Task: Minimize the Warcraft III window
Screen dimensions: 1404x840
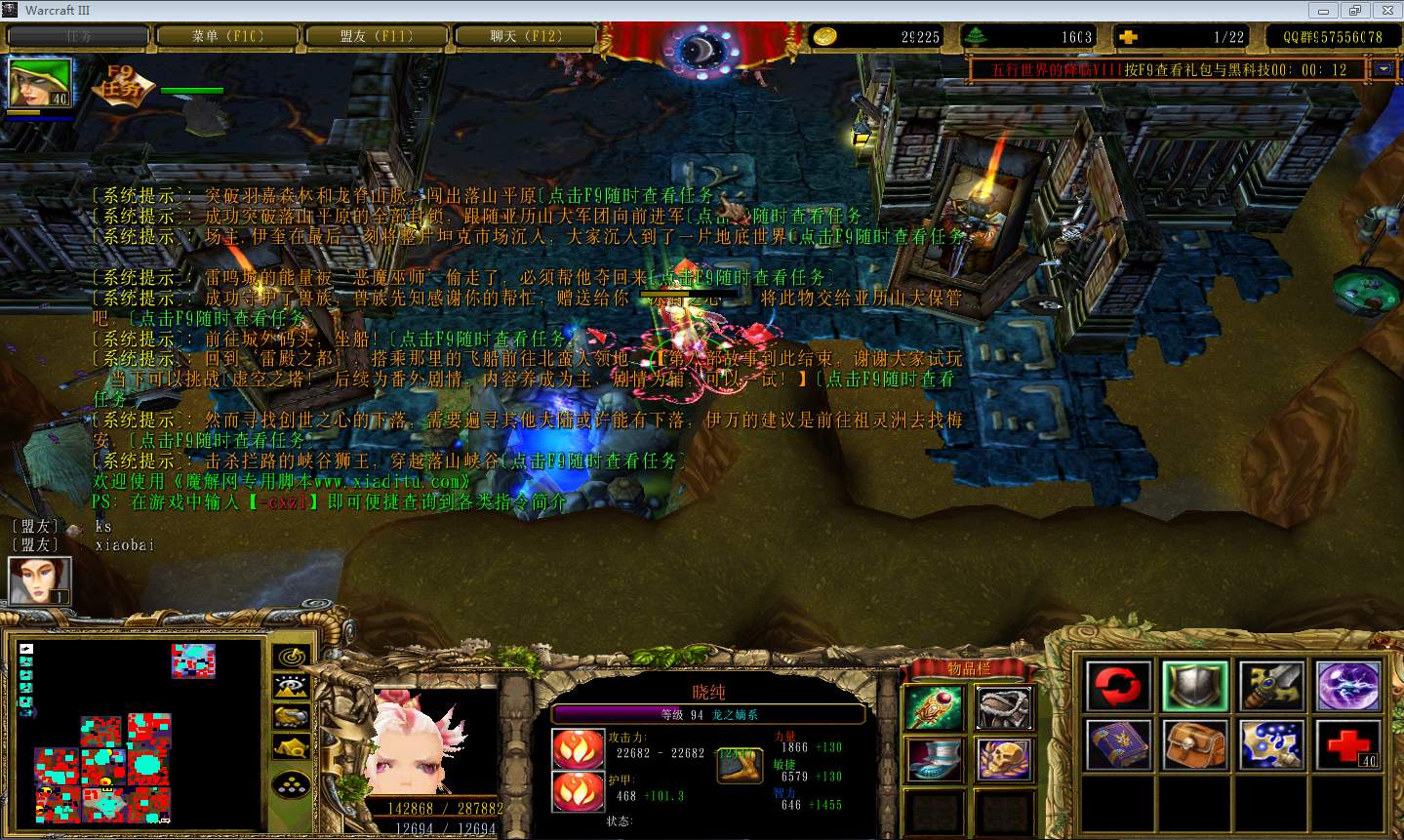Action: pyautogui.click(x=1324, y=10)
